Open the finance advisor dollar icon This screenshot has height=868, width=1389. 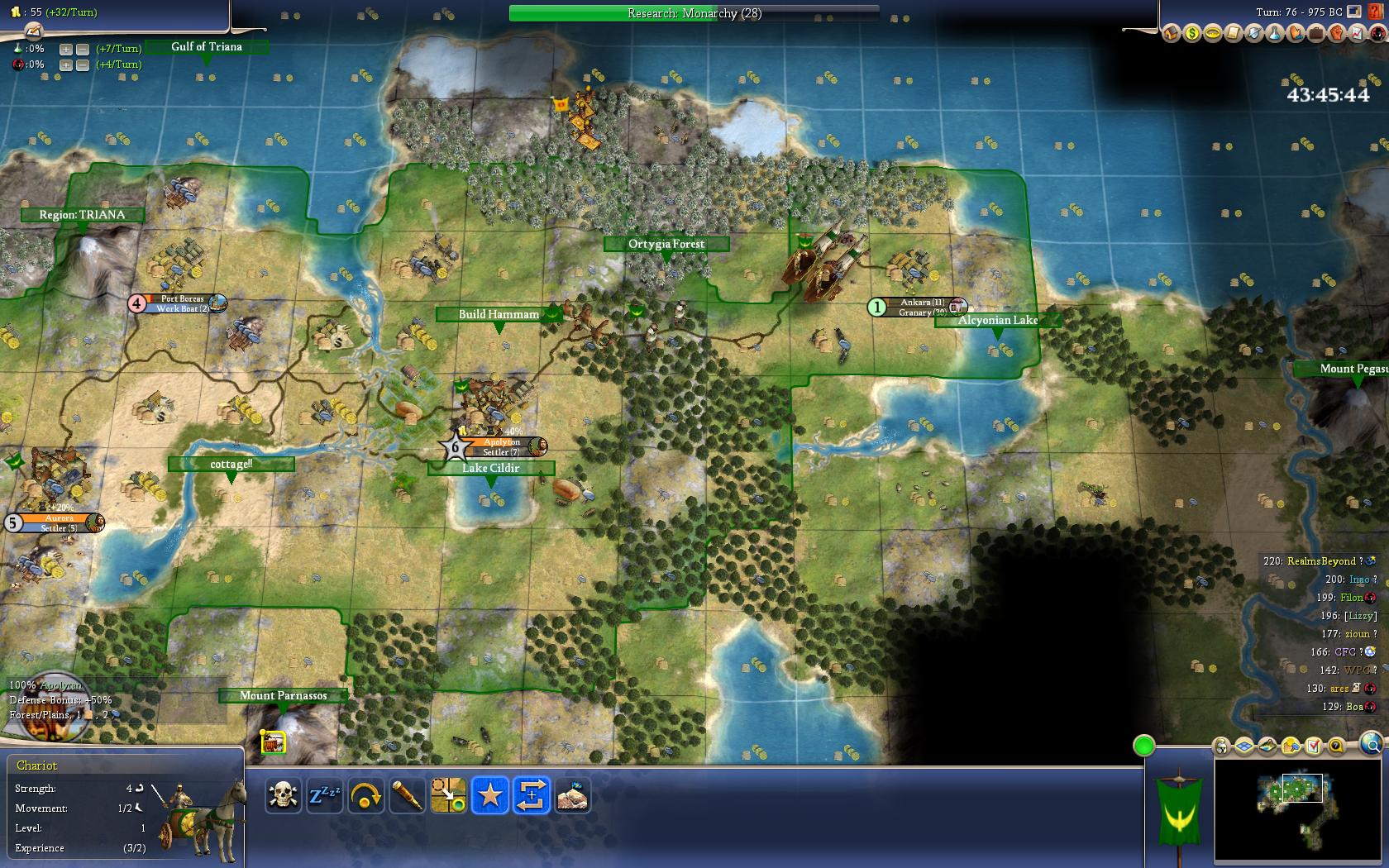tap(1191, 33)
